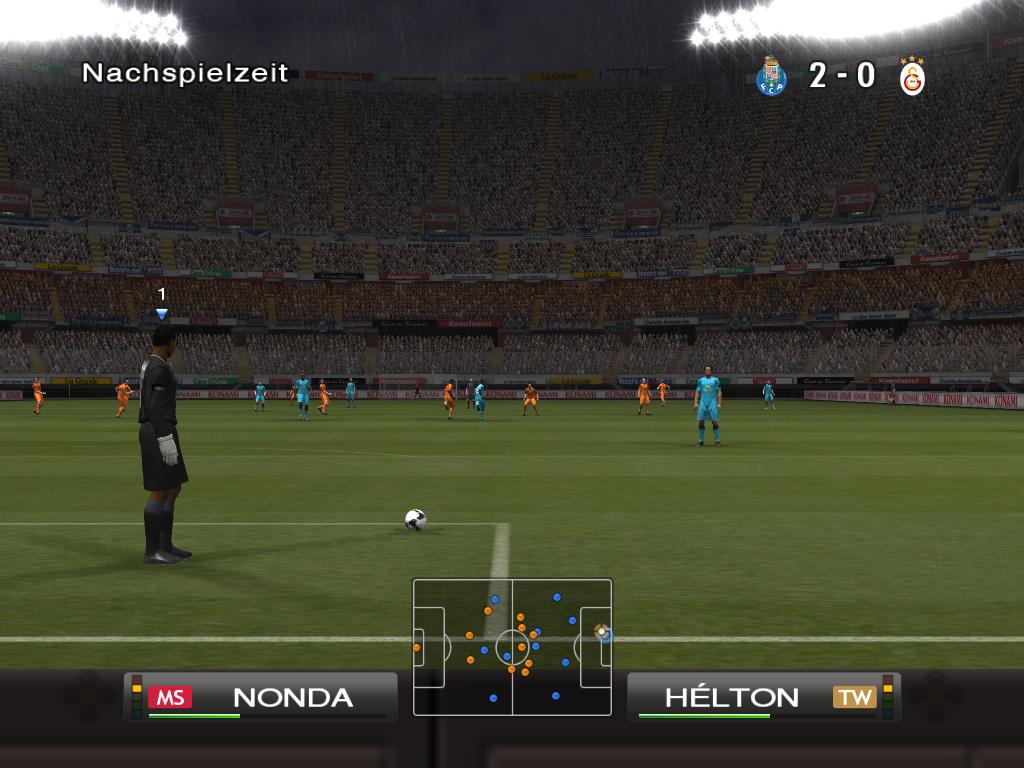1024x768 pixels.
Task: Click the FC Porto club crest
Action: 771,76
